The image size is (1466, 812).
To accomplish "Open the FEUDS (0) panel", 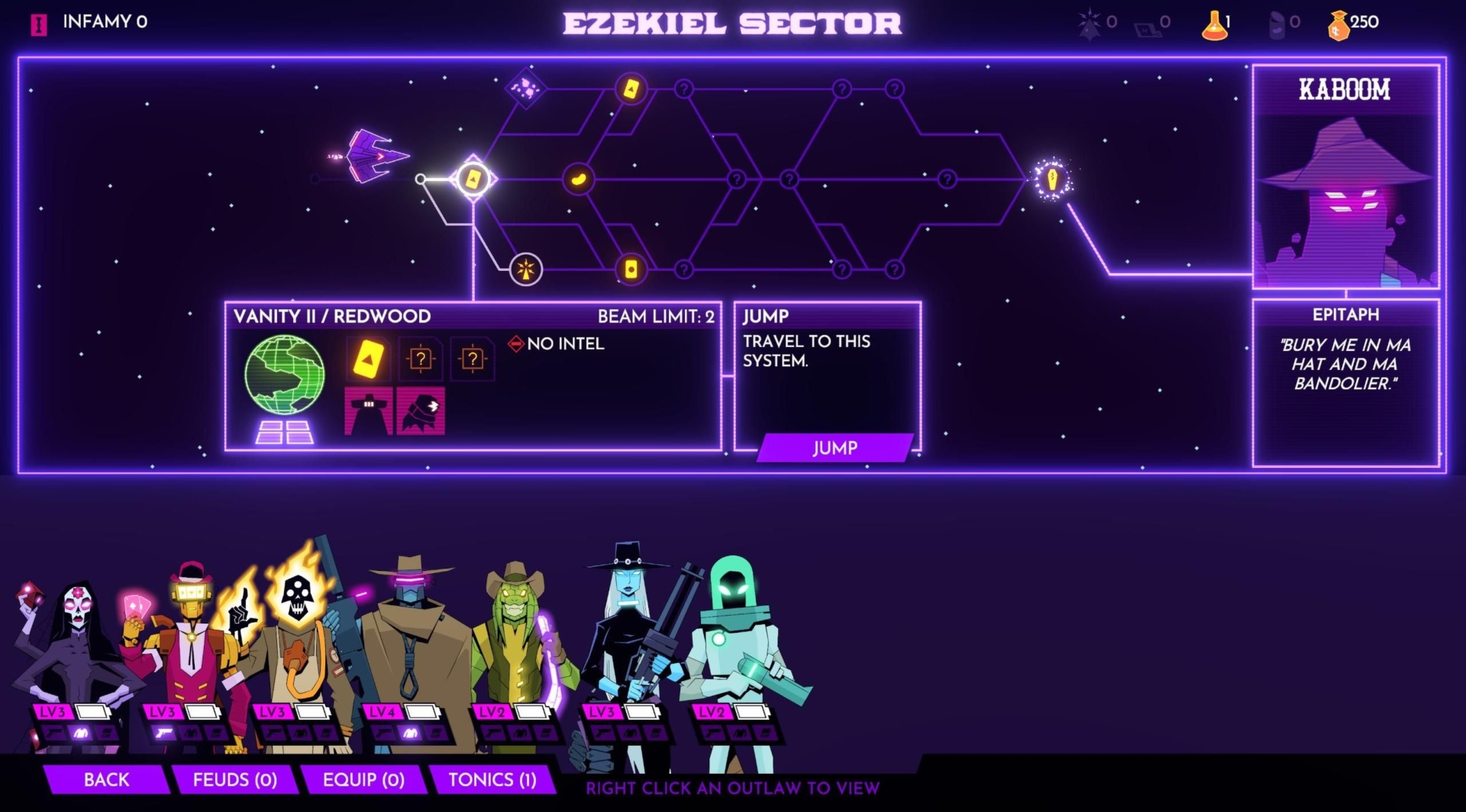I will tap(237, 780).
